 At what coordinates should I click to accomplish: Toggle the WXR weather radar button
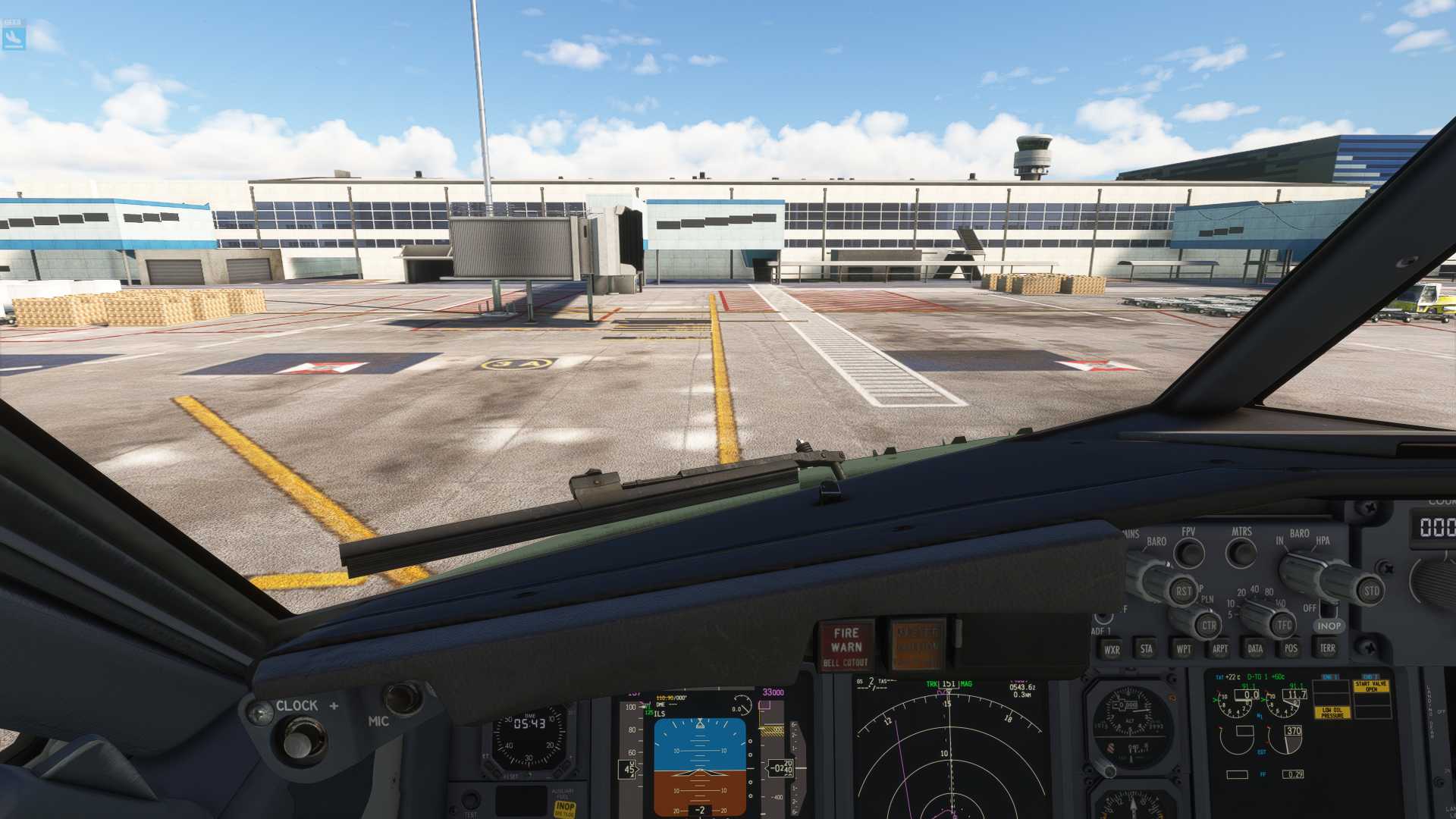click(x=1111, y=649)
